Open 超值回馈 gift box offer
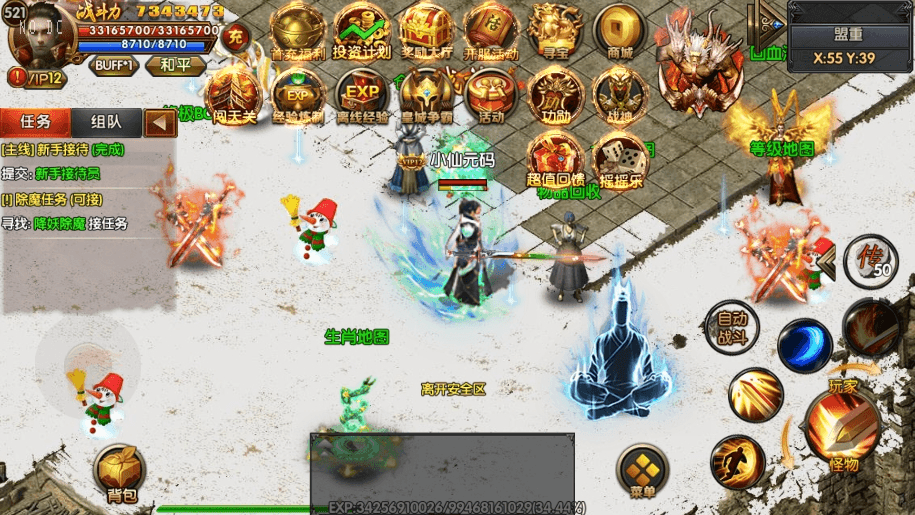The width and height of the screenshot is (915, 515). coord(555,160)
